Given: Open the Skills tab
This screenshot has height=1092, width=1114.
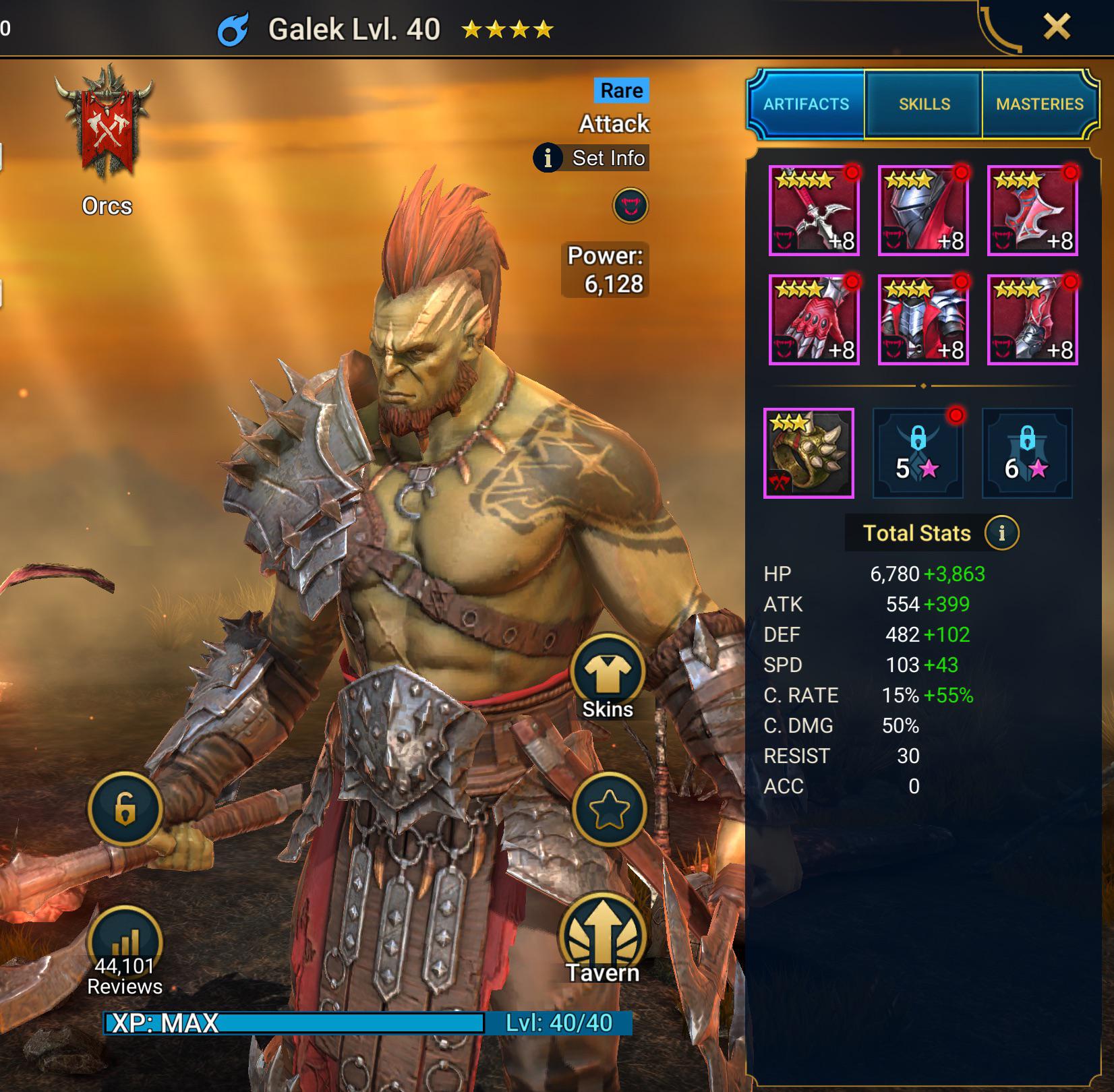Looking at the screenshot, I should click(924, 104).
